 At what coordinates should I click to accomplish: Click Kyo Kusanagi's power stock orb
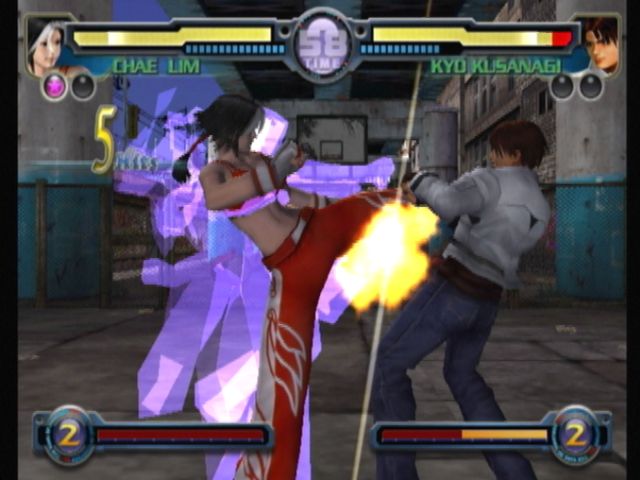pos(575,432)
